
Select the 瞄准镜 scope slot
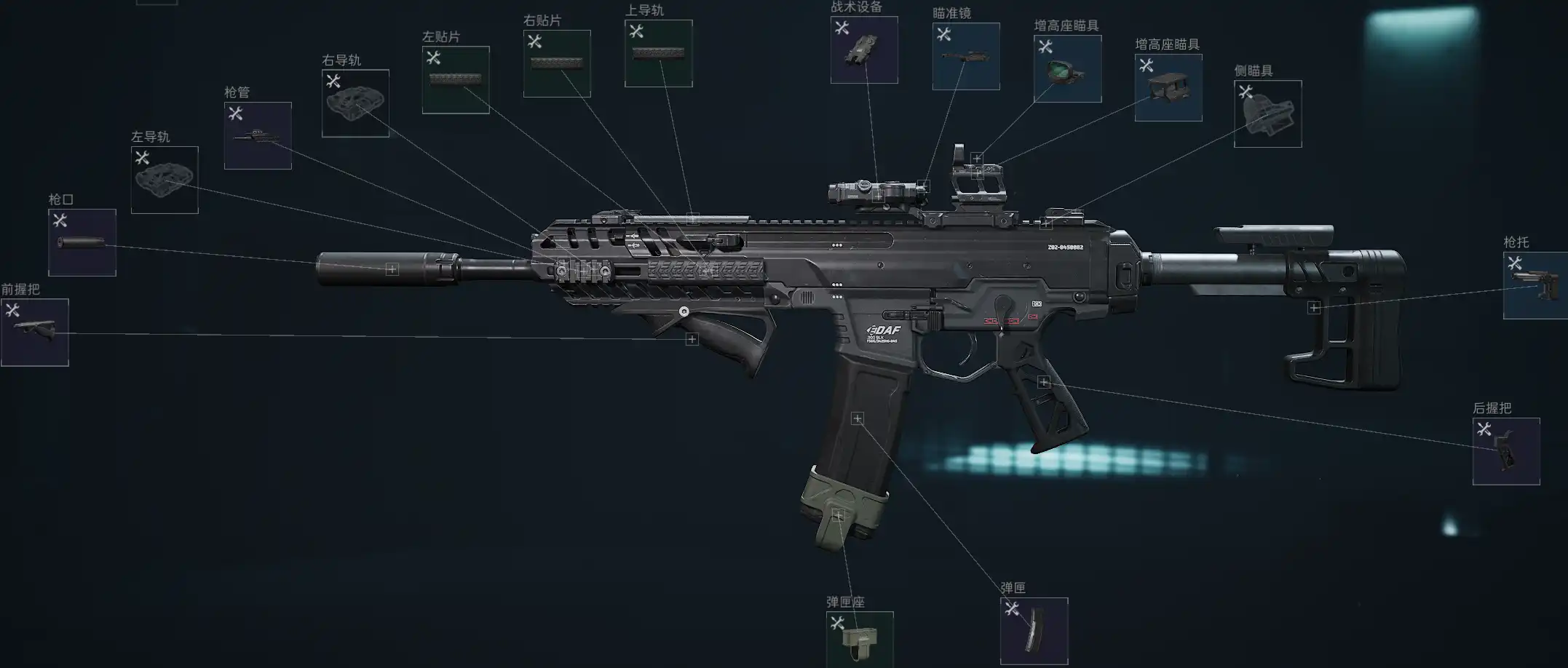[x=966, y=57]
